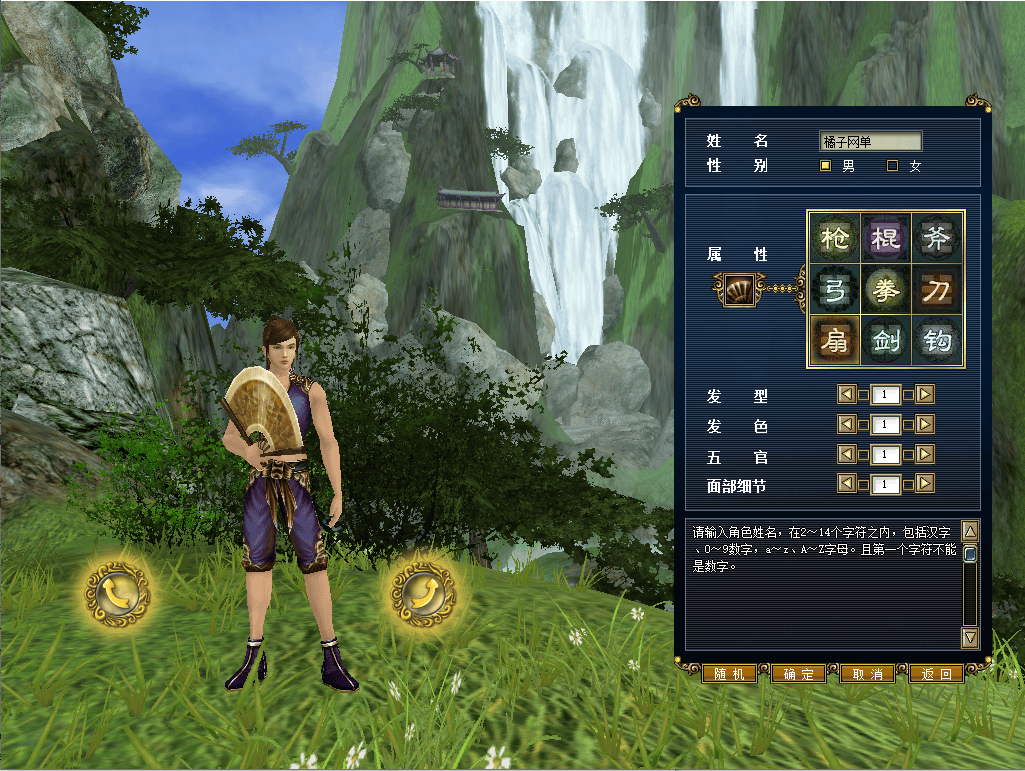Screen dimensions: 1025x771
Task: Advance to the next facial features (五官)
Action: click(925, 455)
